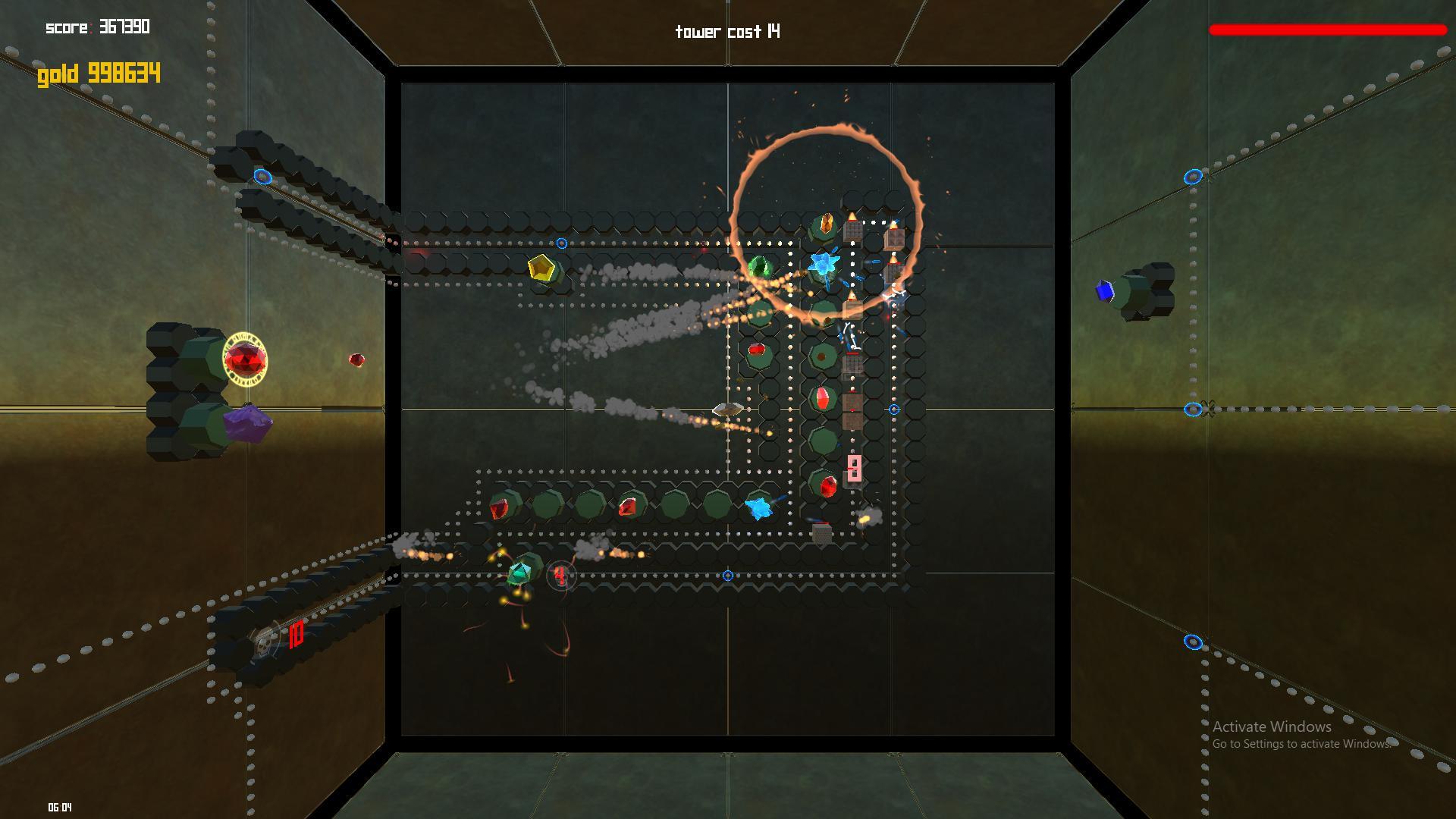This screenshot has width=1456, height=819.
Task: Select the yellow gem tower
Action: (x=541, y=268)
